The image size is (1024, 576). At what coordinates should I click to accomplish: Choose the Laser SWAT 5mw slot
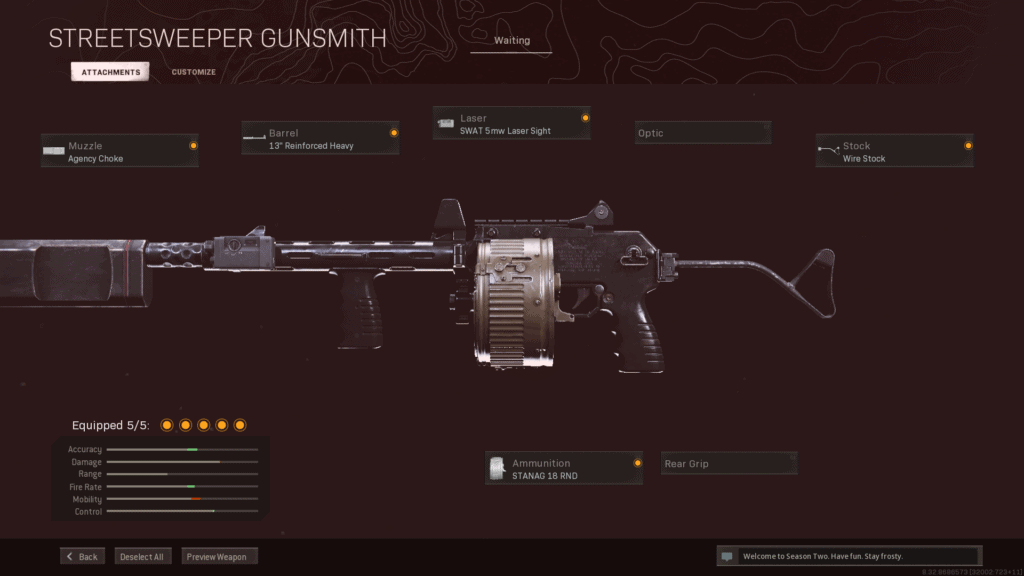coord(511,124)
